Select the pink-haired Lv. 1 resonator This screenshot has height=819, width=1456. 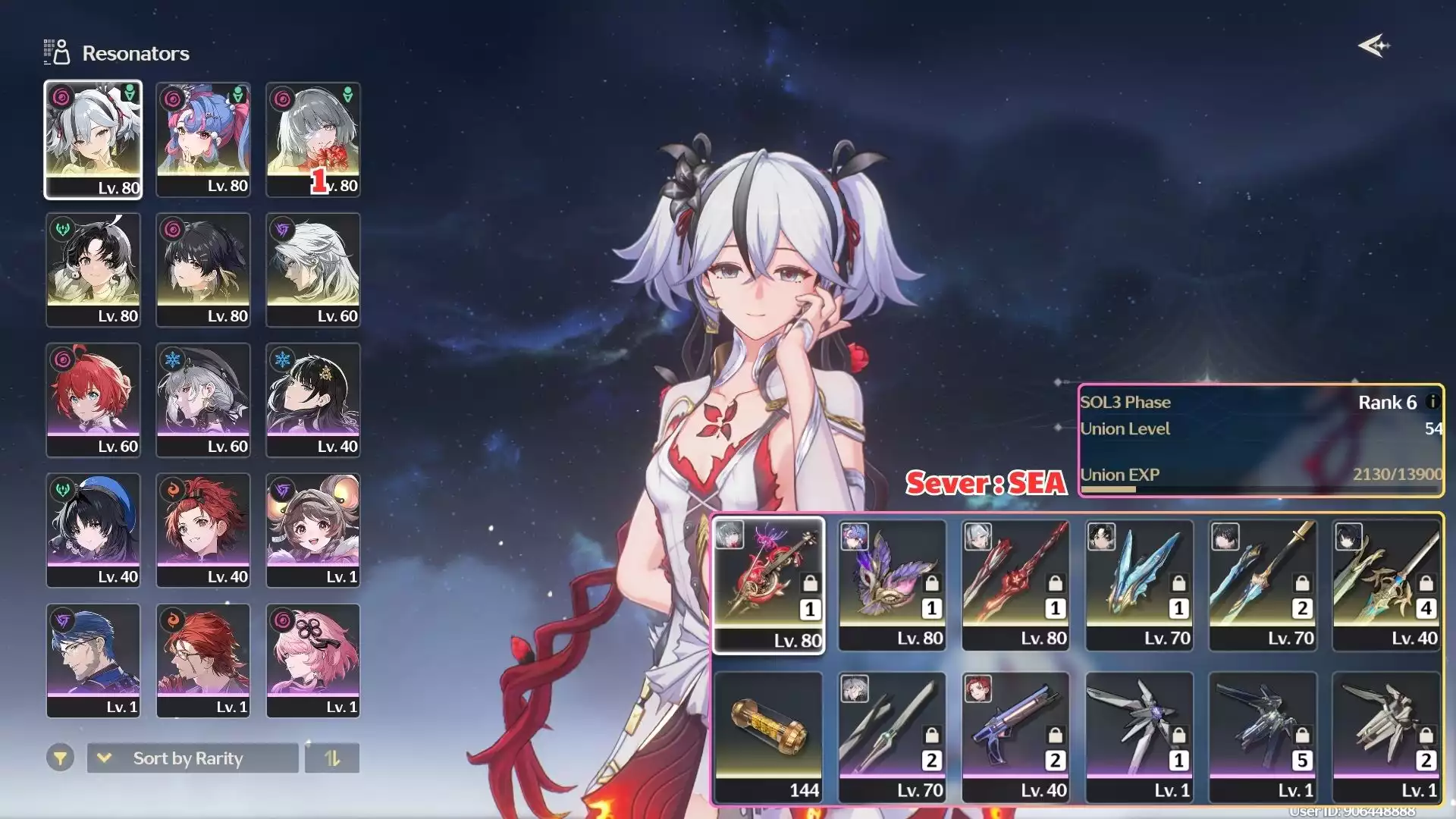pyautogui.click(x=312, y=661)
